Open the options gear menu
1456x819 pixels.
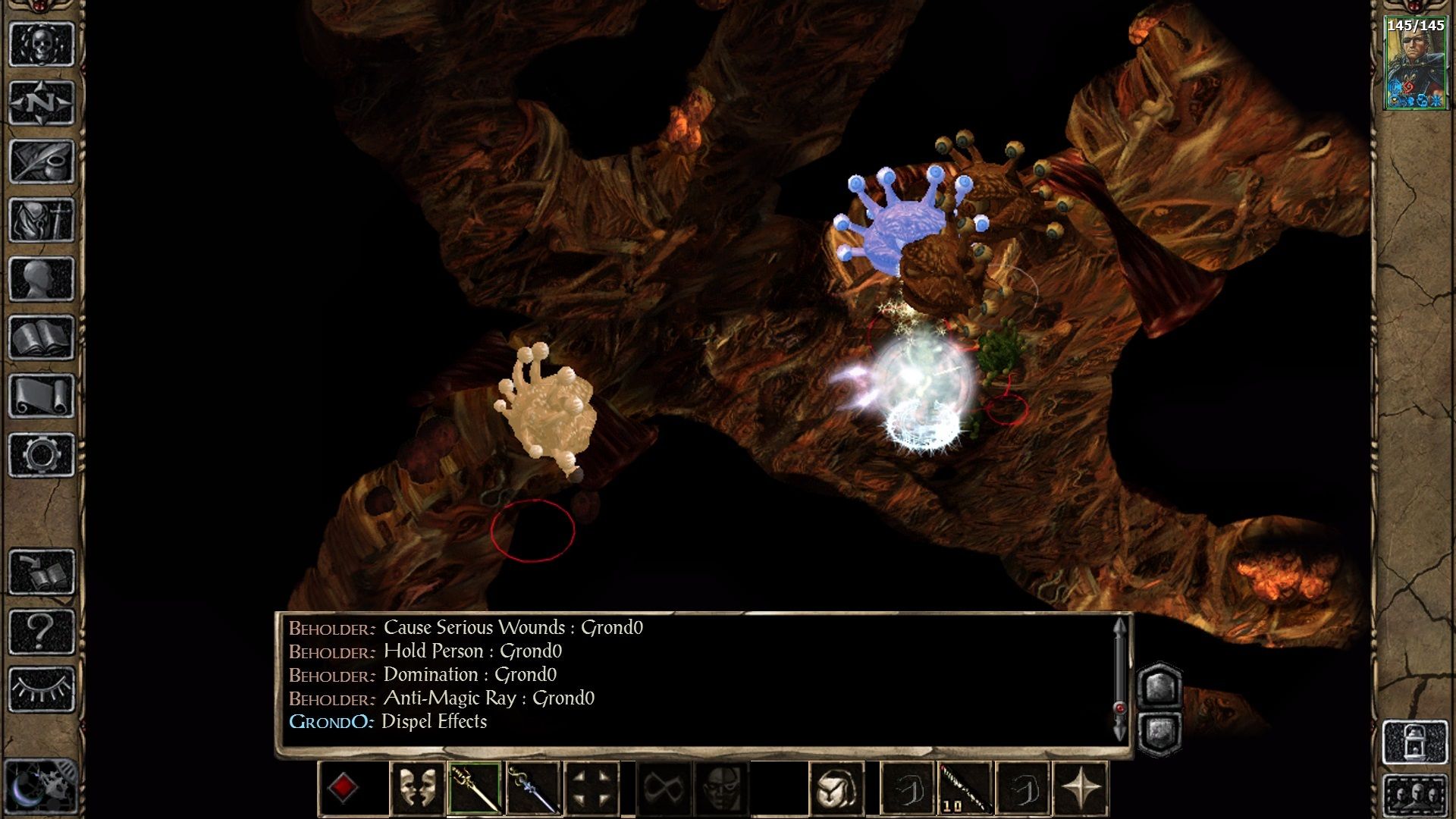tap(42, 455)
